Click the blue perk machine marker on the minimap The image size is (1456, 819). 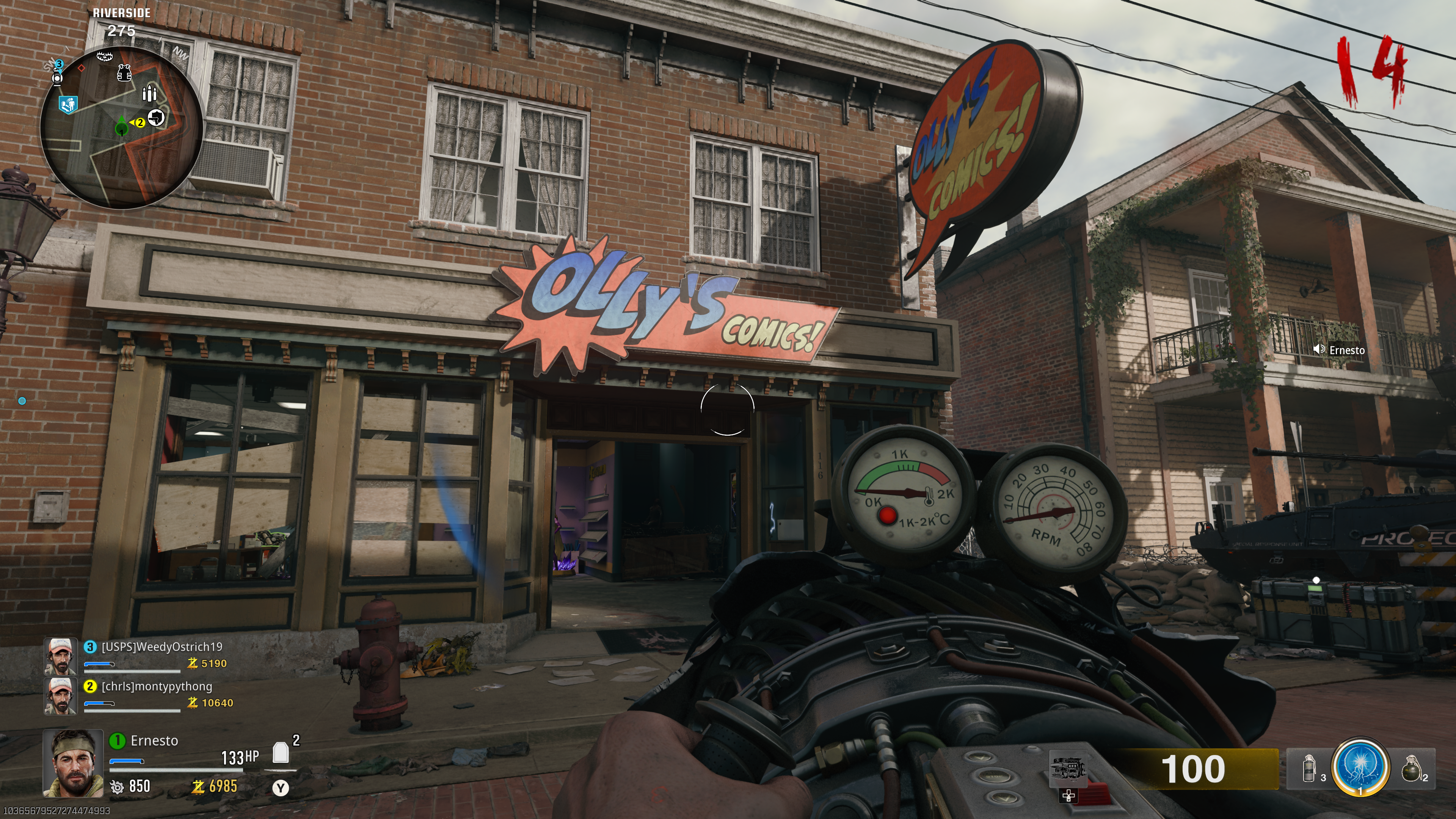click(x=68, y=105)
